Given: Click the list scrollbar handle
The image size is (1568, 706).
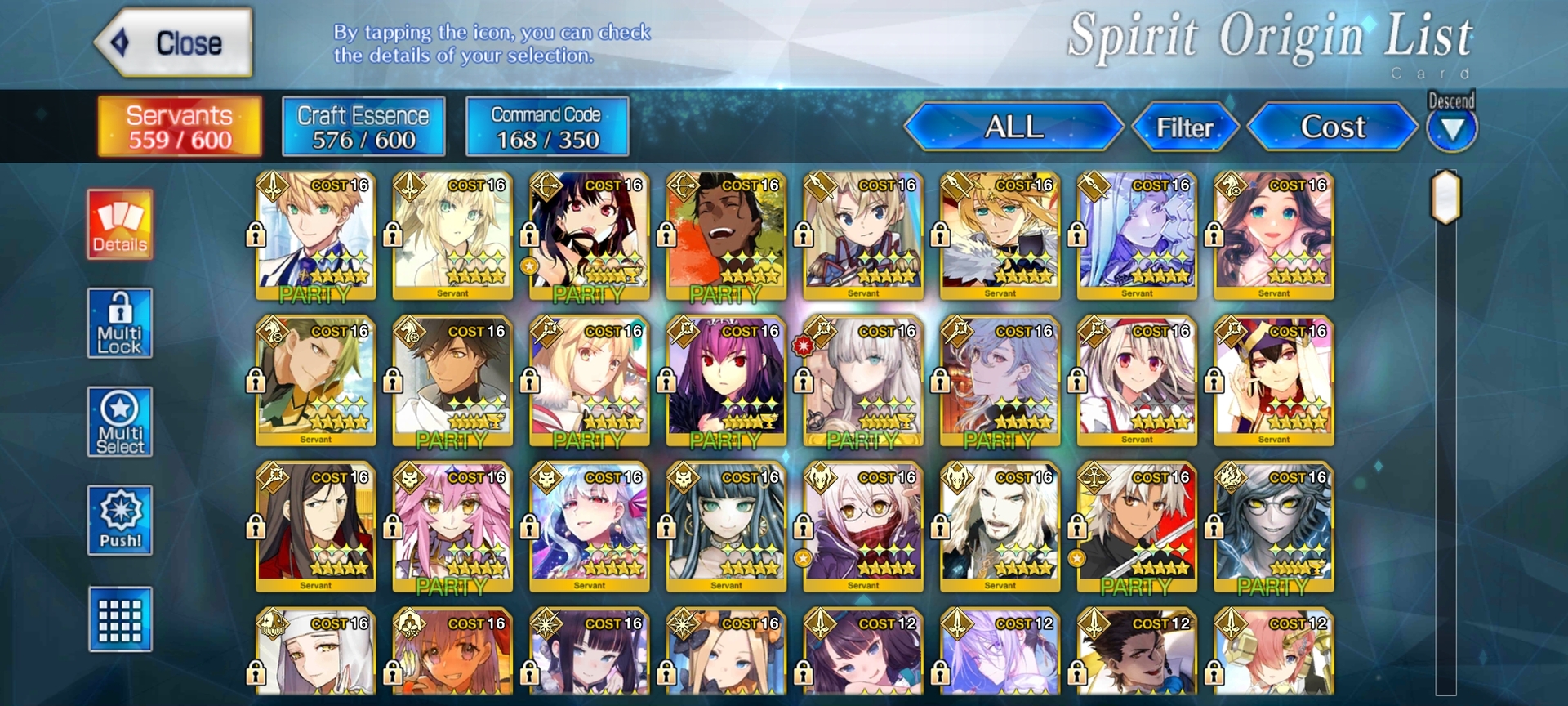Looking at the screenshot, I should click(1445, 197).
